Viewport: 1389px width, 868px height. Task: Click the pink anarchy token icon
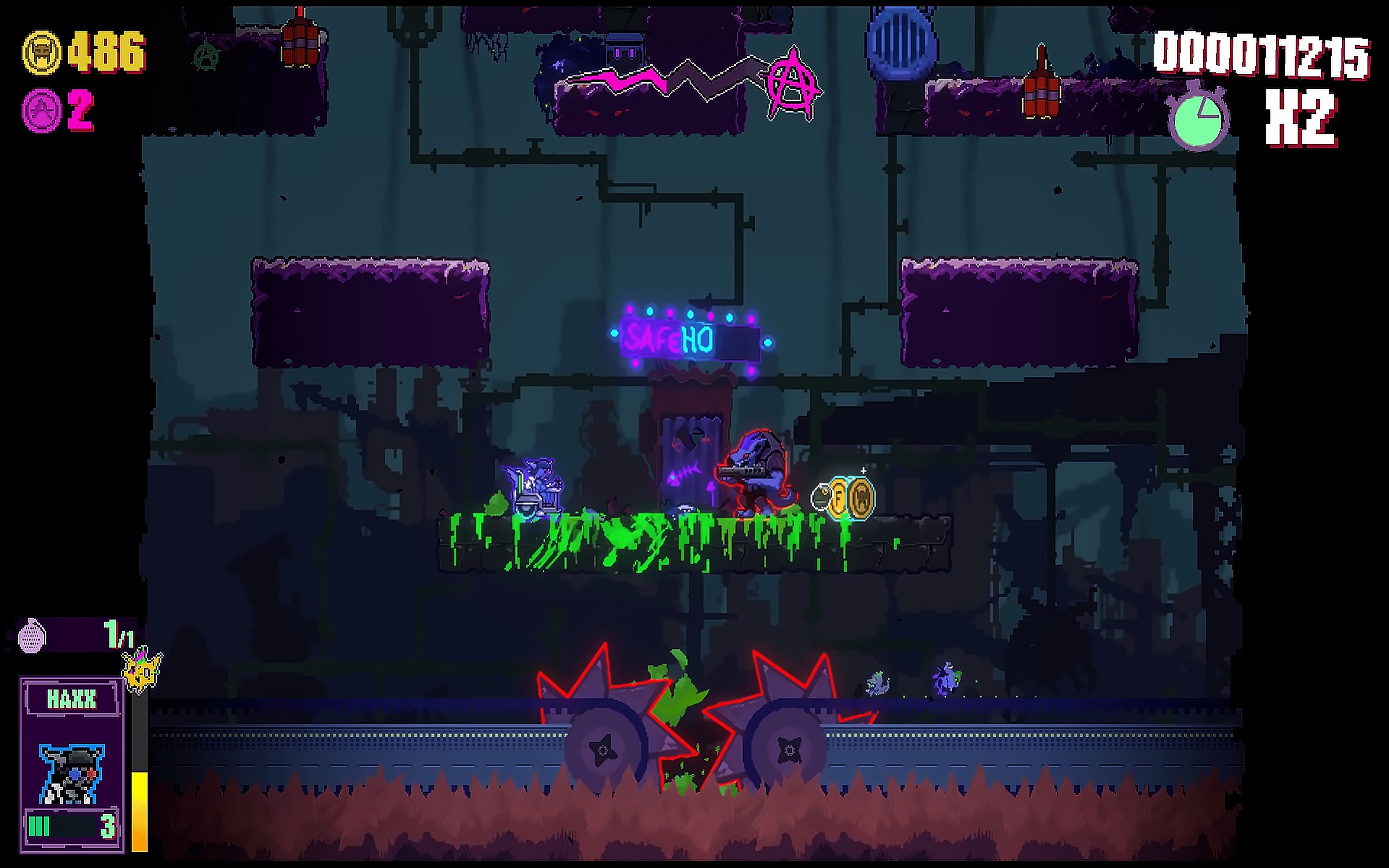(x=41, y=110)
